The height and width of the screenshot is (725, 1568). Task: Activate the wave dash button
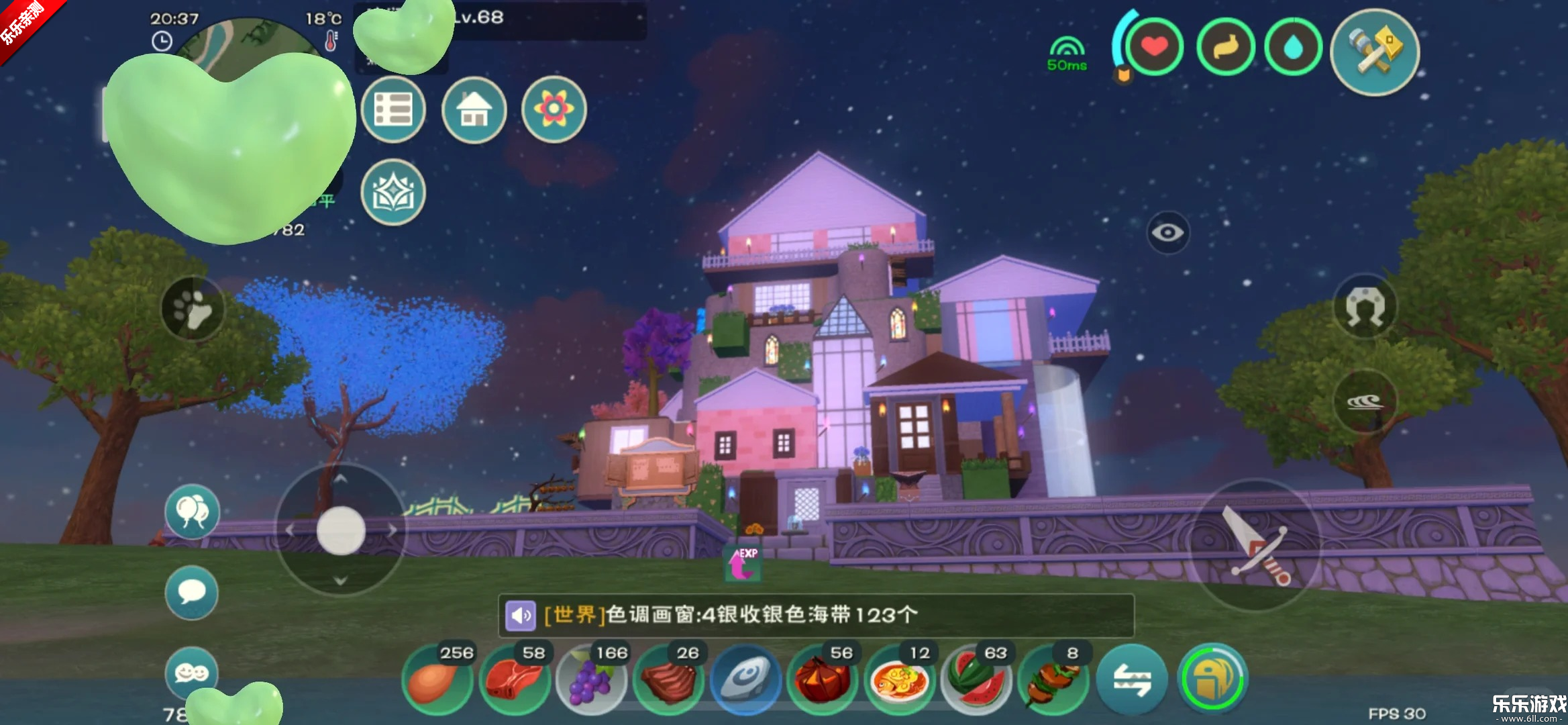pyautogui.click(x=1365, y=401)
